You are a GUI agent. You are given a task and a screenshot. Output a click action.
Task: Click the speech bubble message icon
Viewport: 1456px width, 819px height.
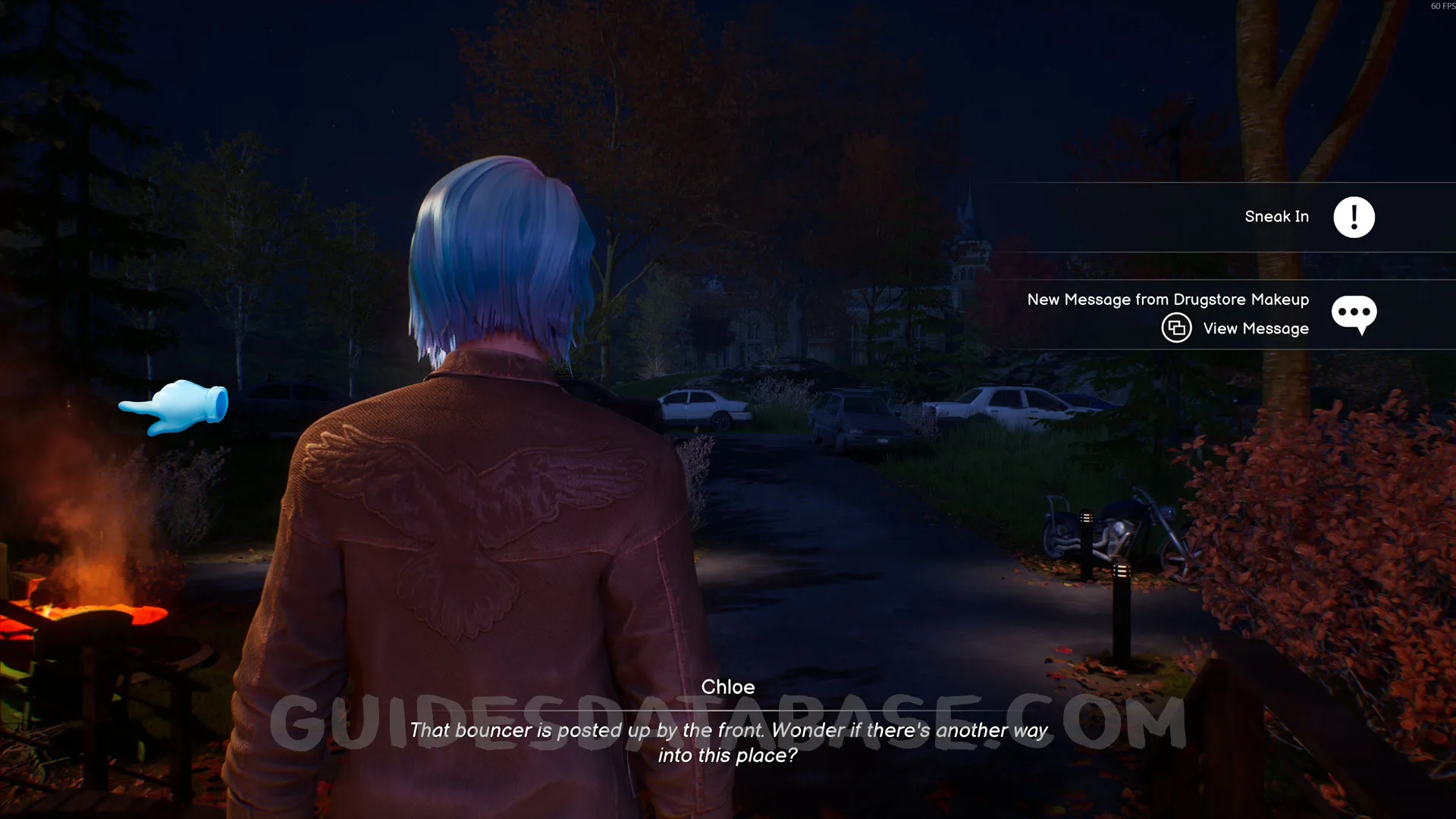pyautogui.click(x=1354, y=313)
